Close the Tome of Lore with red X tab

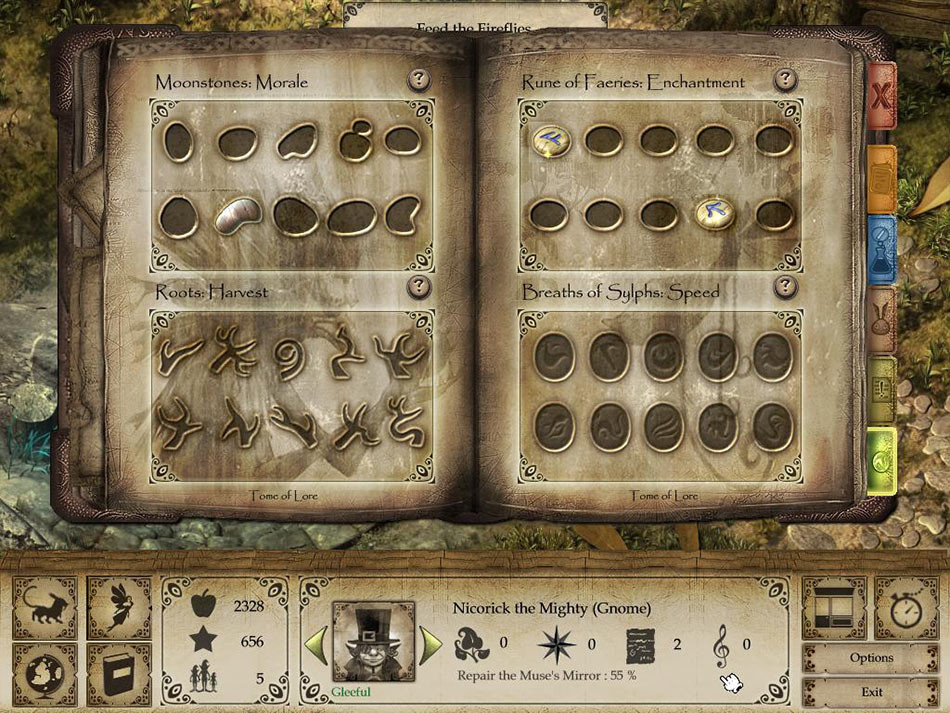[882, 97]
